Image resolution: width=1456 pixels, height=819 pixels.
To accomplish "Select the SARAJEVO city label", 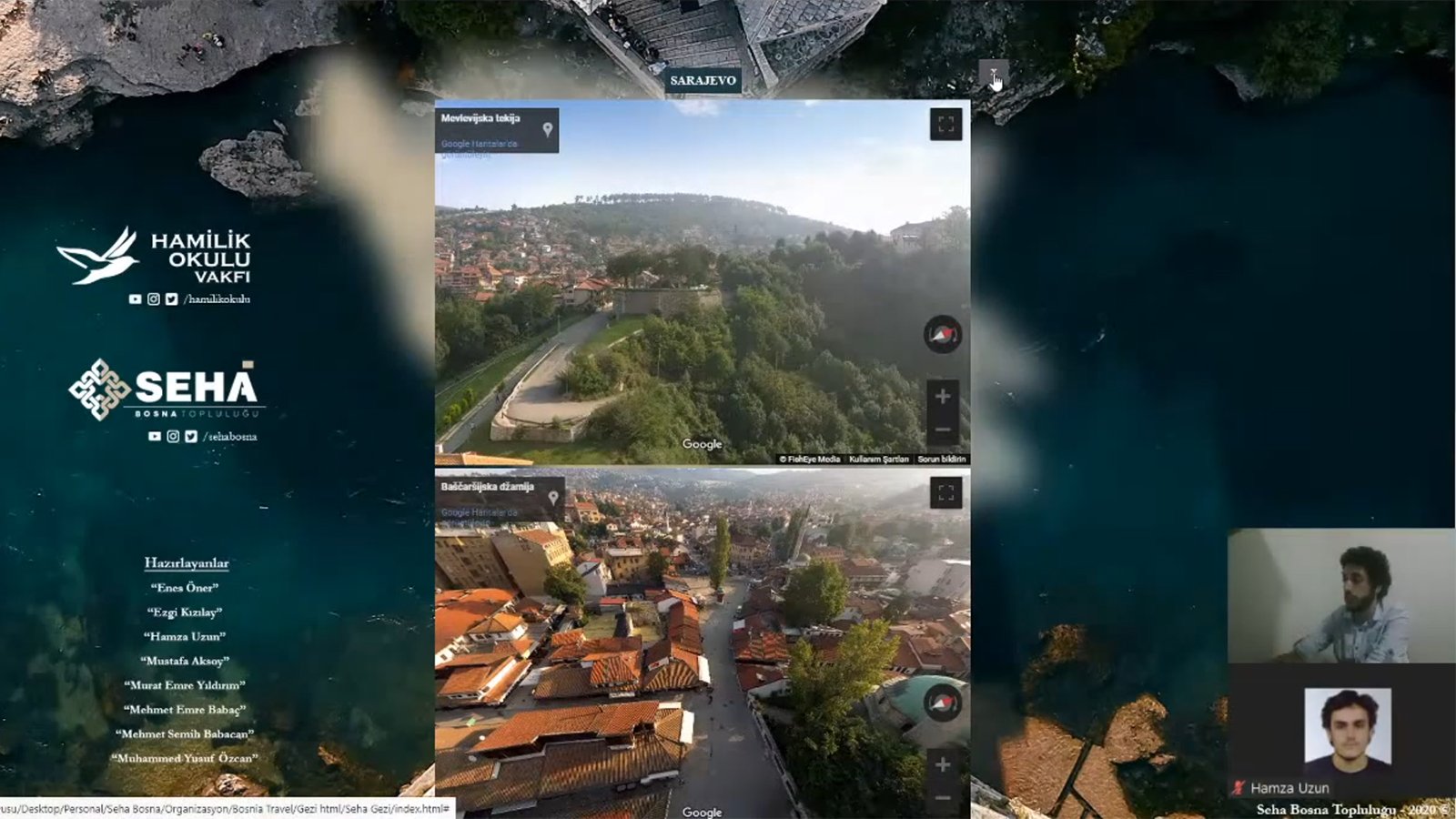I will [703, 80].
